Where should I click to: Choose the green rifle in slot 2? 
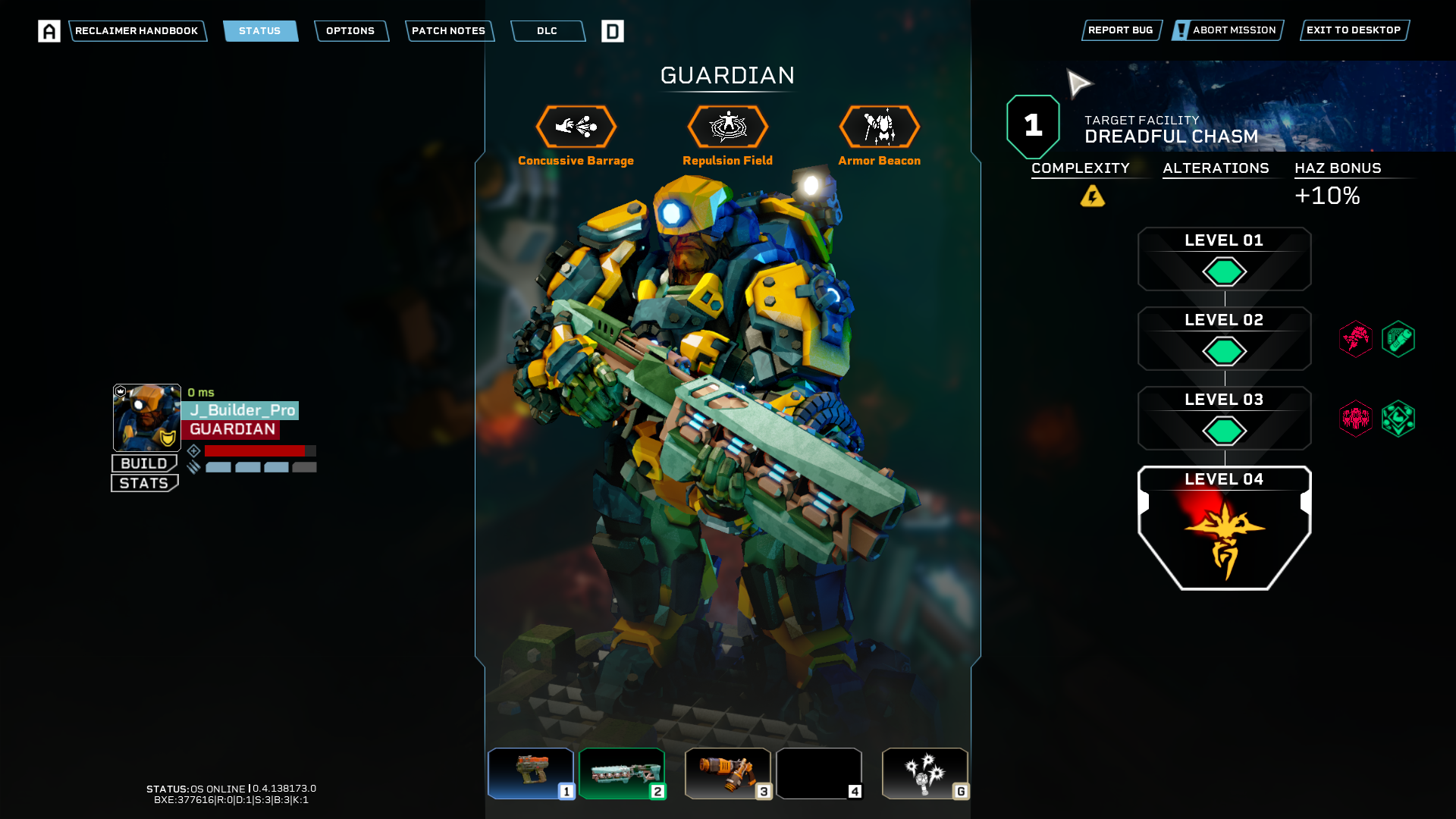(622, 773)
